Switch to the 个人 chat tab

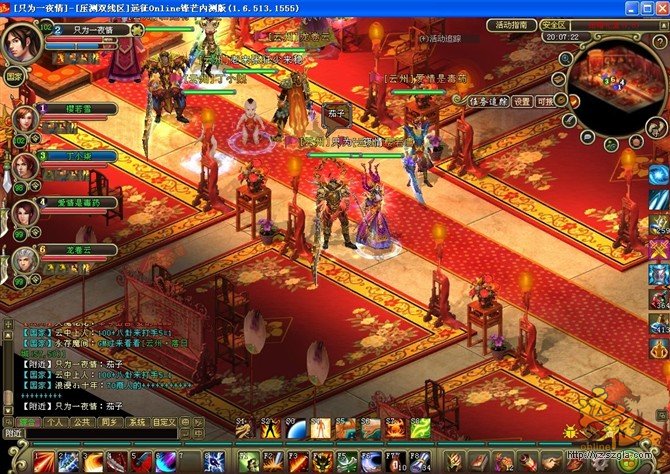[55, 422]
